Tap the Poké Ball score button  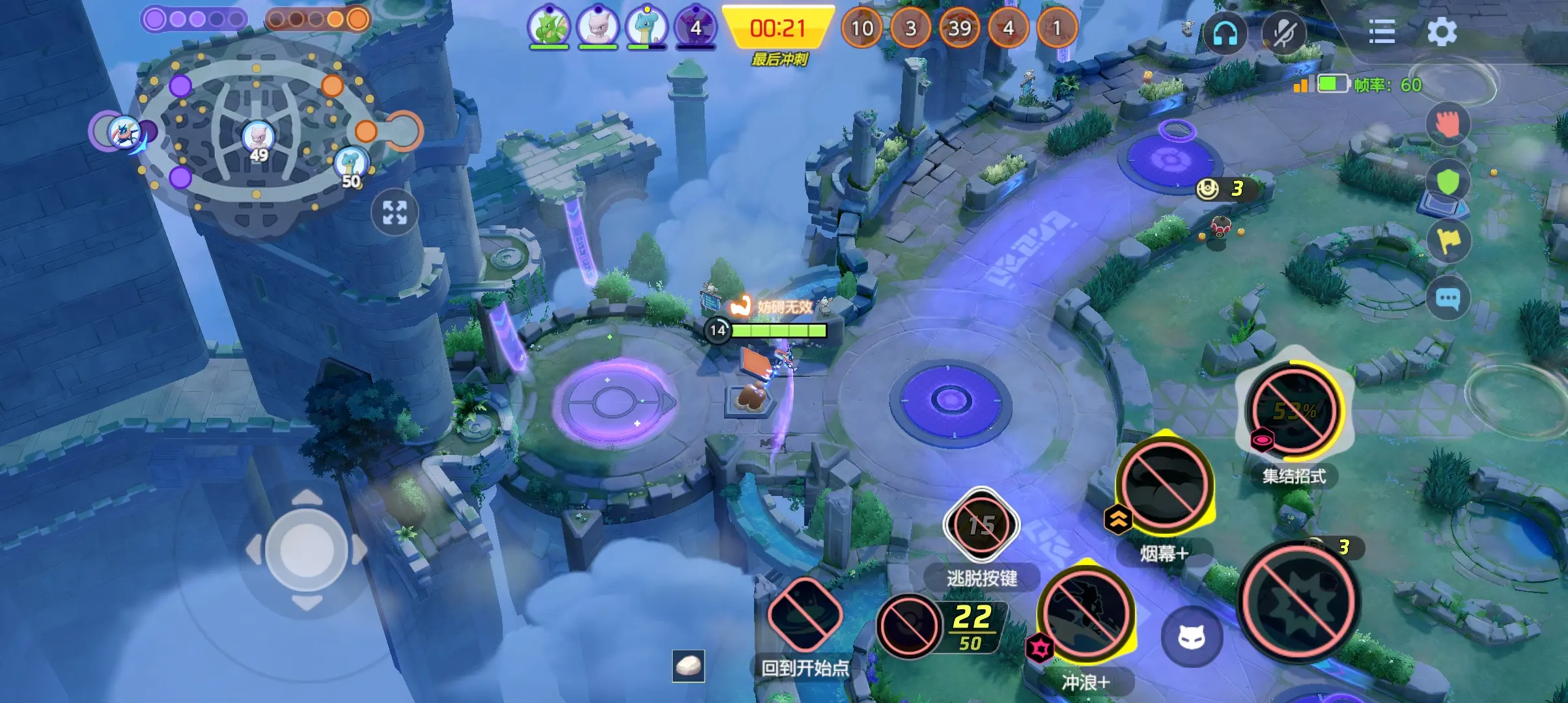pyautogui.click(x=909, y=626)
